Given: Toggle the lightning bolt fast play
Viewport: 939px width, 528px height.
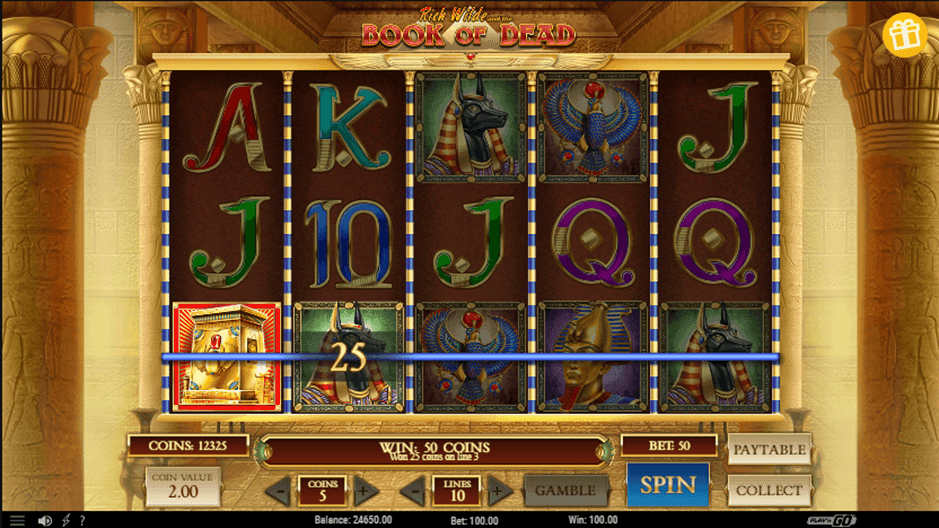Looking at the screenshot, I should pos(66,521).
